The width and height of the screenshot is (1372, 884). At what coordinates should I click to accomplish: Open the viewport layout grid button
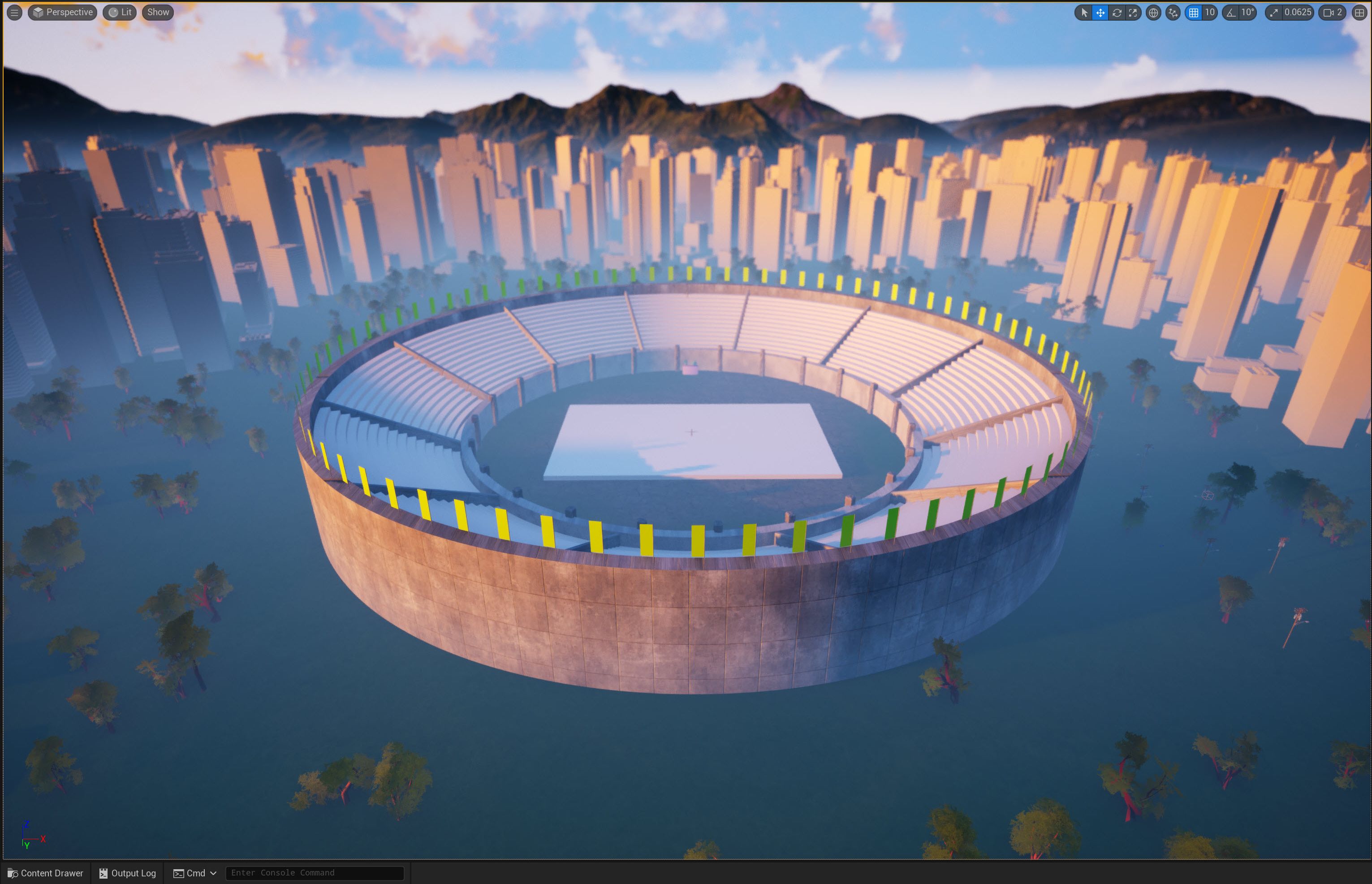click(x=1359, y=12)
